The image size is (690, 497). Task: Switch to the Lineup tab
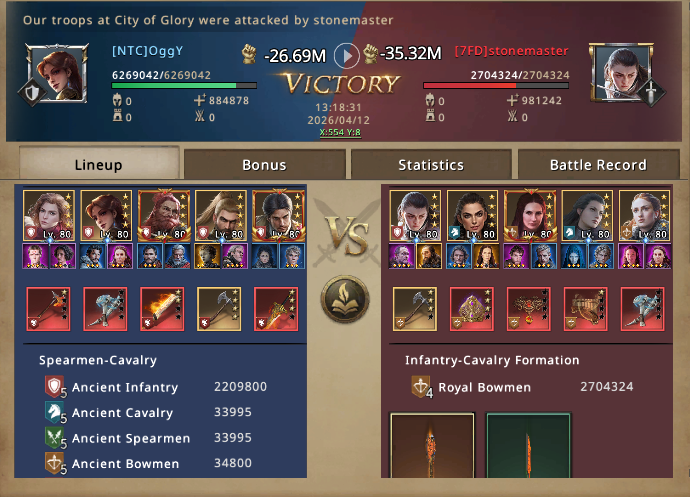pyautogui.click(x=98, y=164)
